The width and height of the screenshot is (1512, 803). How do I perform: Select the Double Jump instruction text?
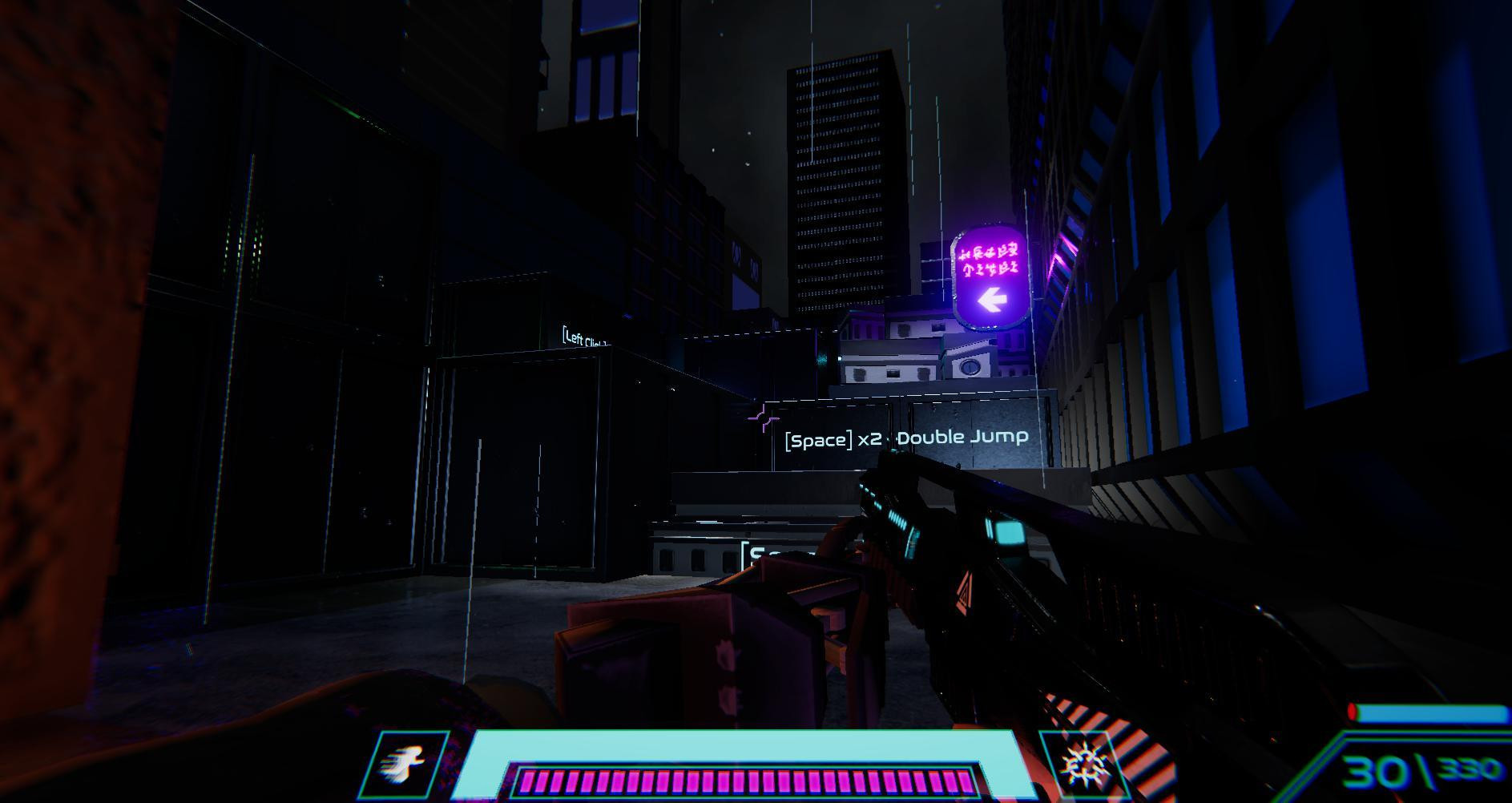962,438
